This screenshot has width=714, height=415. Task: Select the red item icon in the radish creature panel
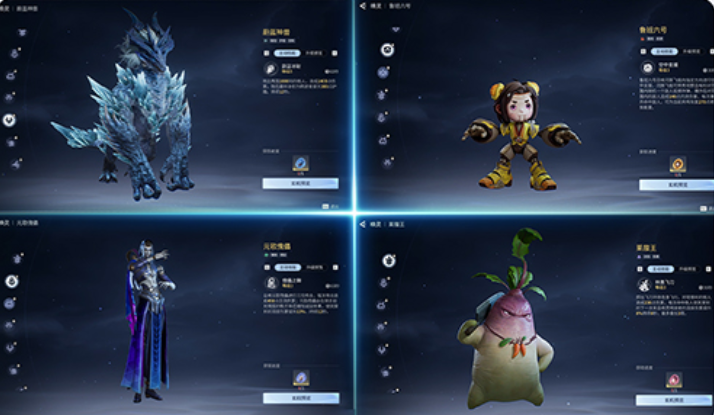tap(673, 380)
